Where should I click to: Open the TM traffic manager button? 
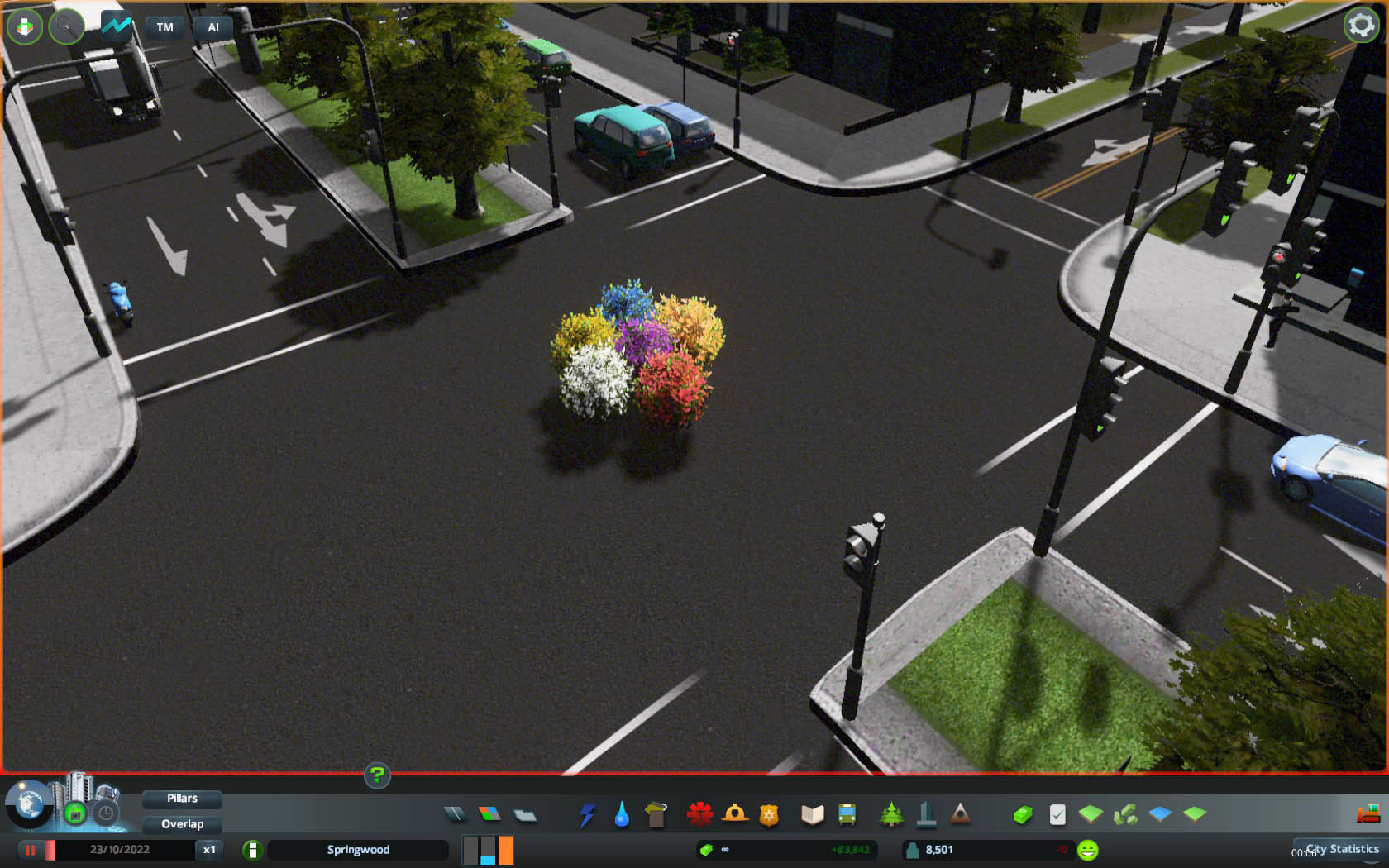click(x=165, y=27)
